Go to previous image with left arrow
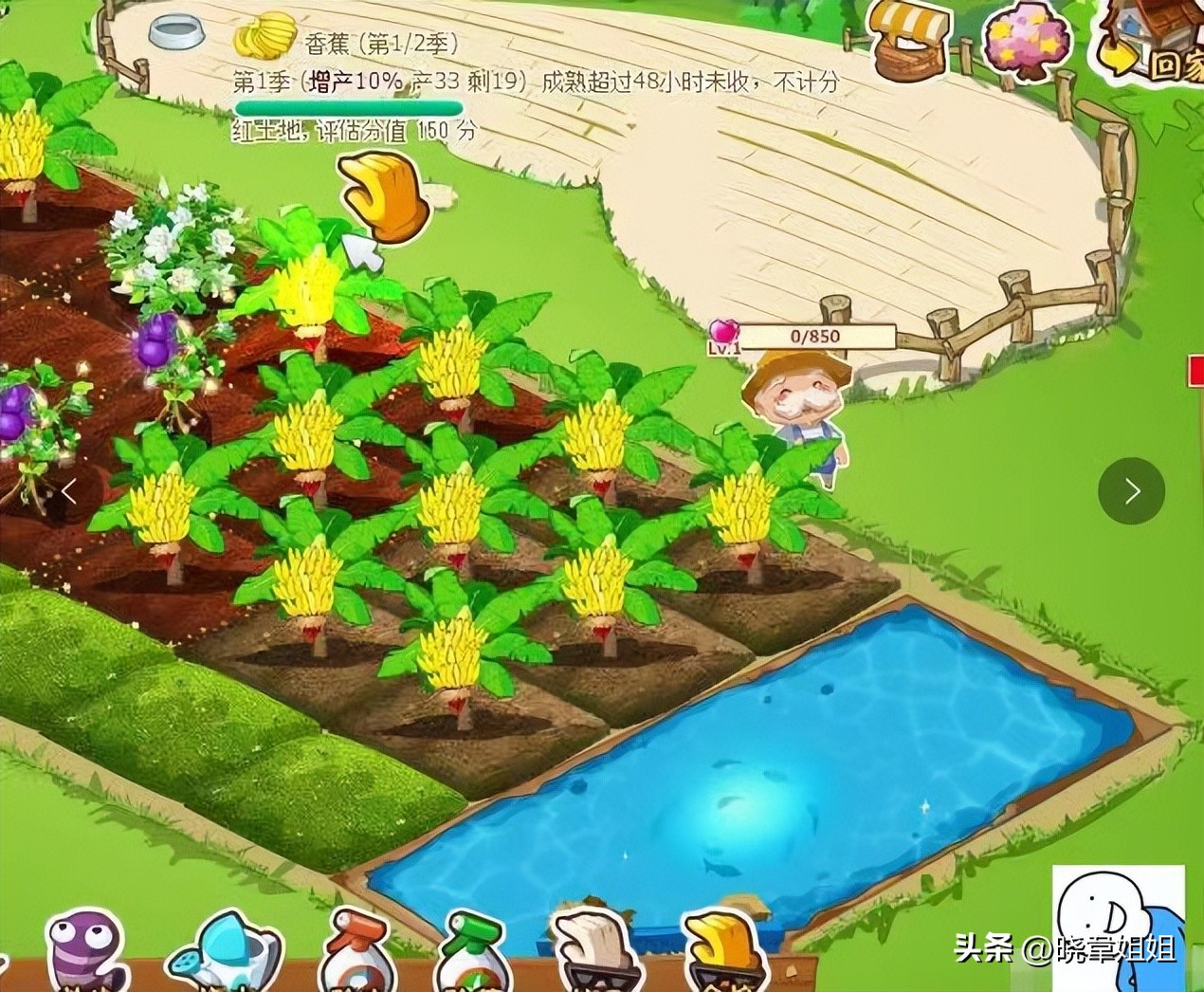Viewport: 1204px width, 992px height. tap(69, 490)
